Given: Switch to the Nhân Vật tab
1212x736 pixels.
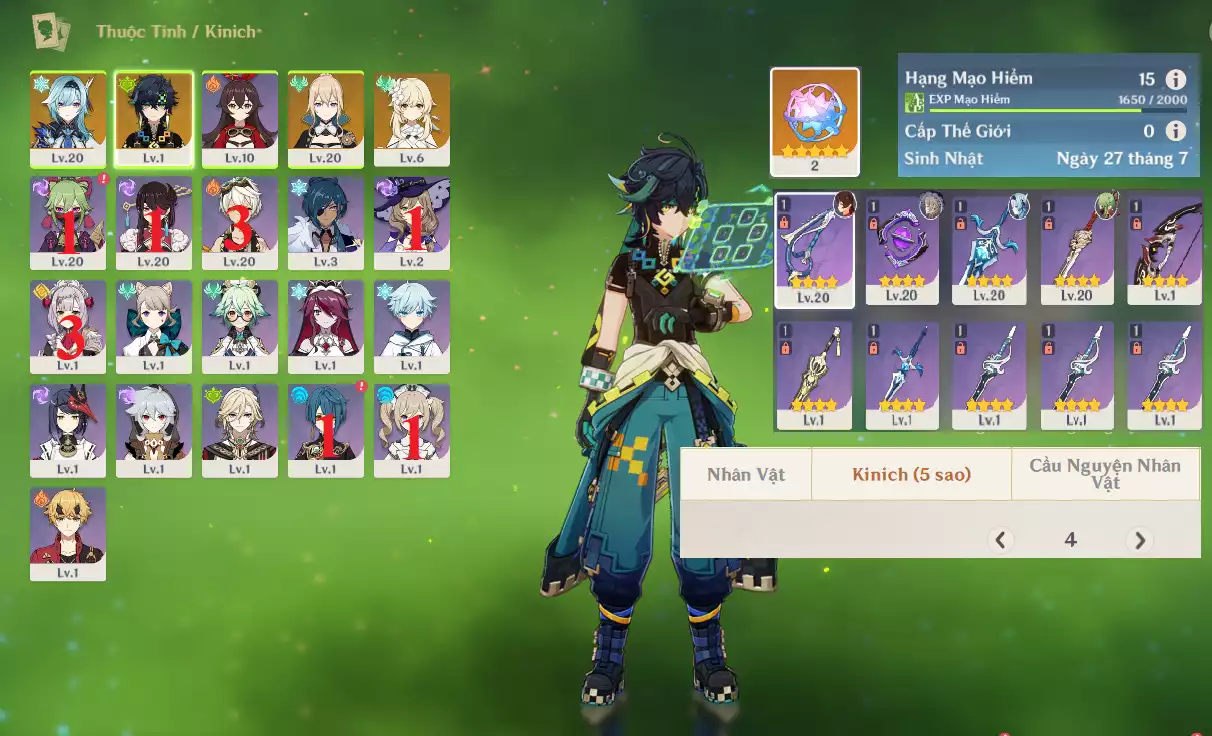Looking at the screenshot, I should tap(746, 474).
